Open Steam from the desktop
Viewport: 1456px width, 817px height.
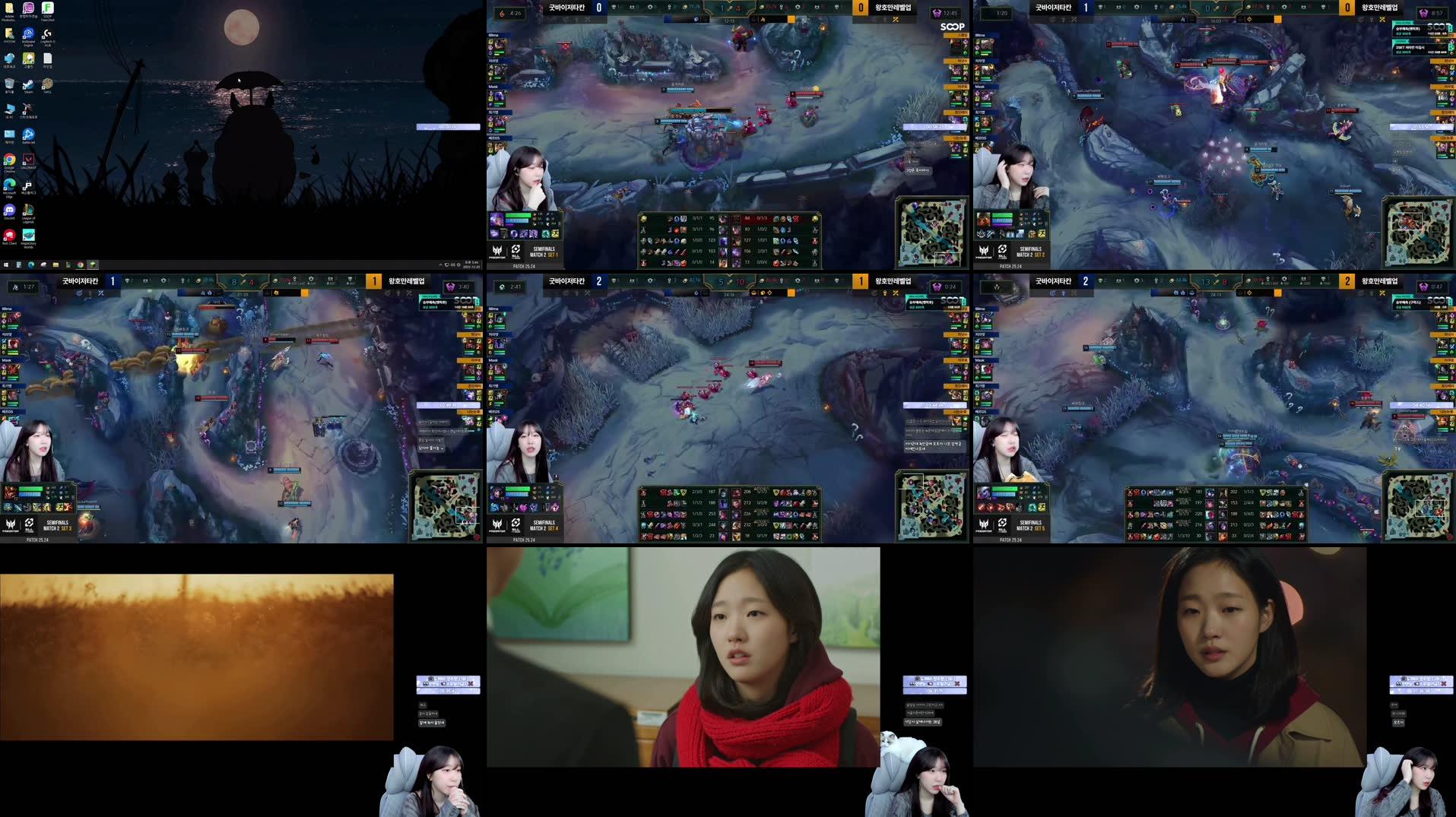click(x=30, y=84)
